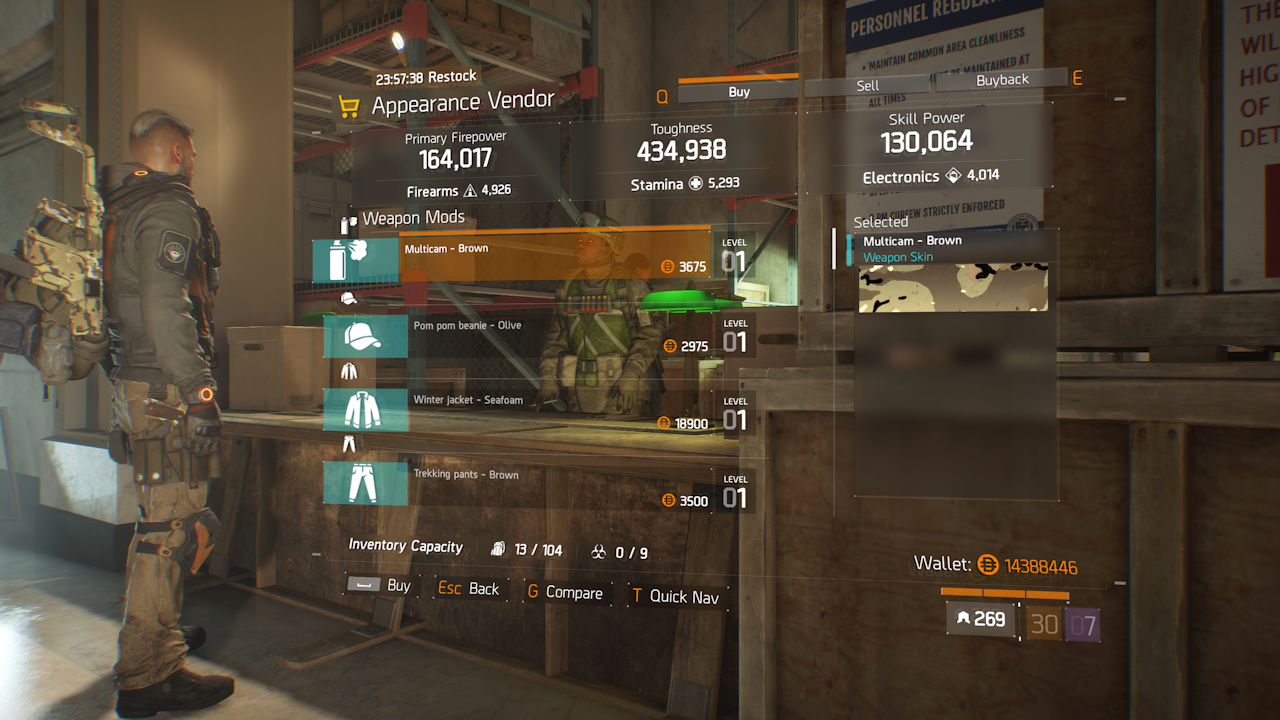Image resolution: width=1280 pixels, height=720 pixels.
Task: Choose the Pom pom beanie - Olive item
Action: (530, 336)
